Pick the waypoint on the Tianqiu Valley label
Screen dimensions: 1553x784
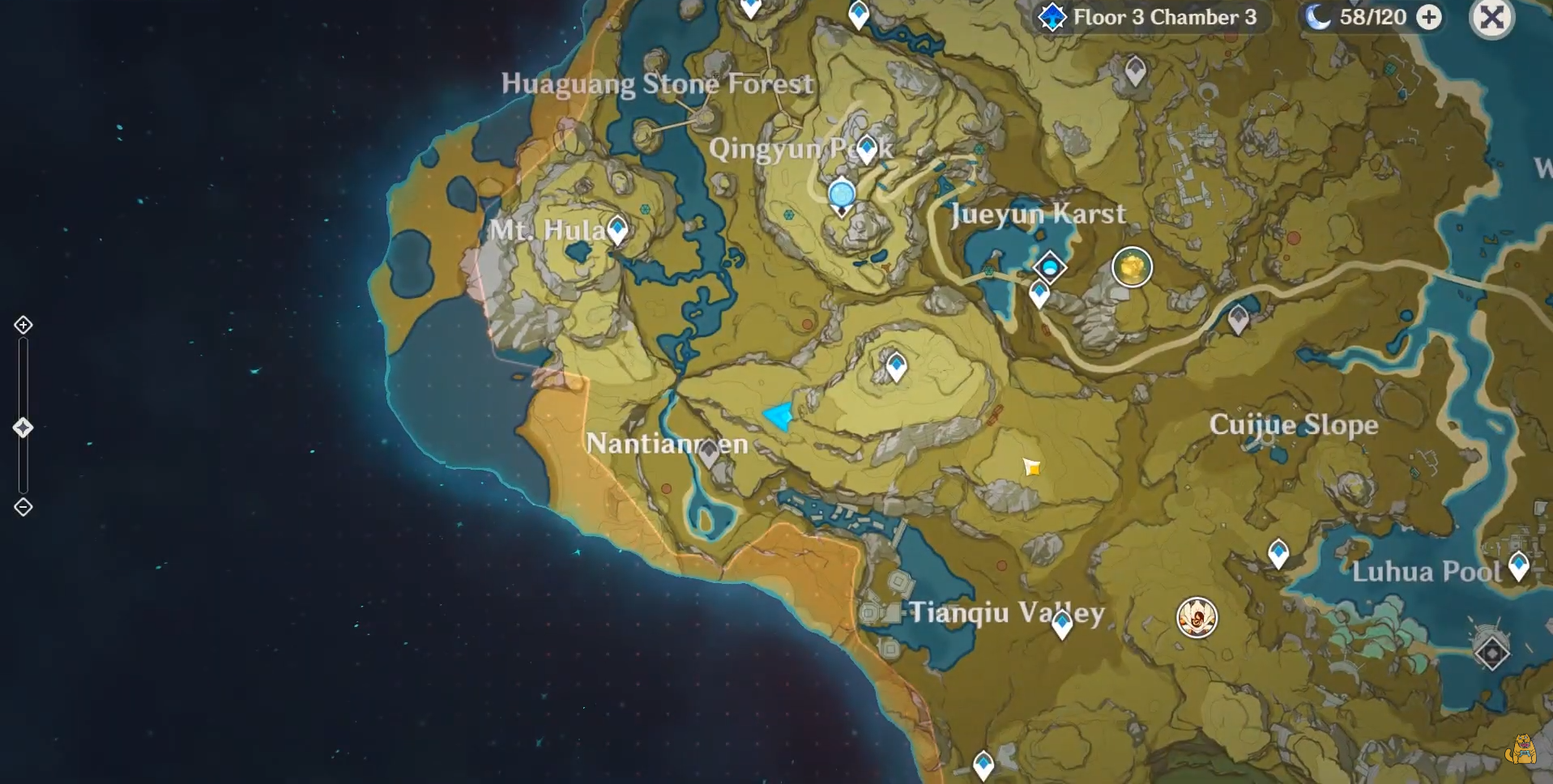1062,622
